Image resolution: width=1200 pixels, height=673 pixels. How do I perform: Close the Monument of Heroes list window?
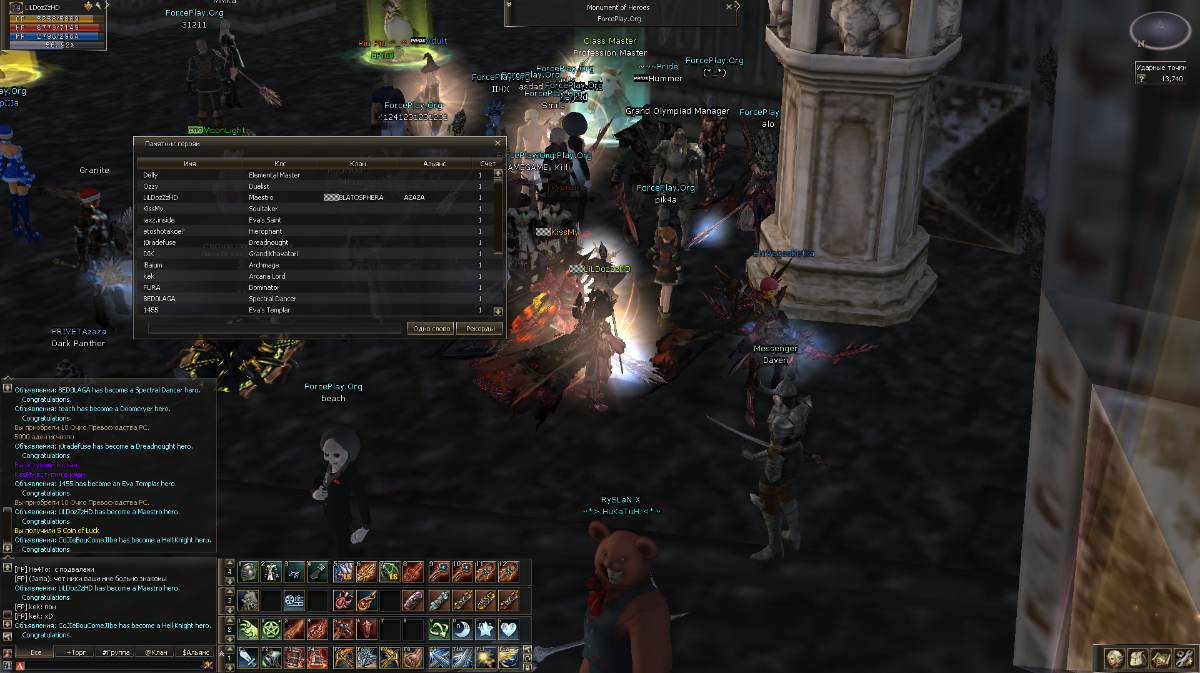pyautogui.click(x=497, y=143)
